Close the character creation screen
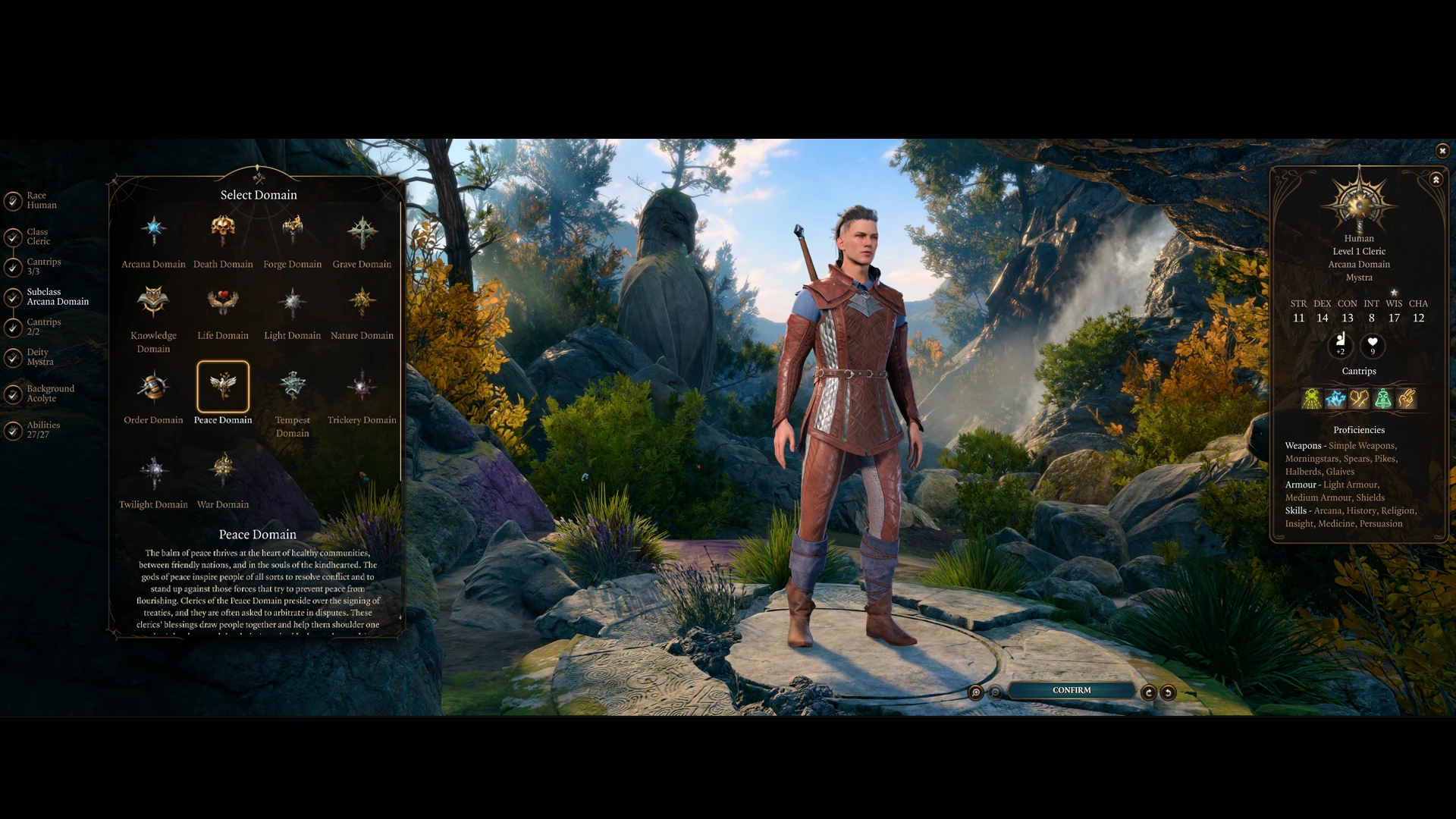Image resolution: width=1456 pixels, height=819 pixels. coord(1442,151)
